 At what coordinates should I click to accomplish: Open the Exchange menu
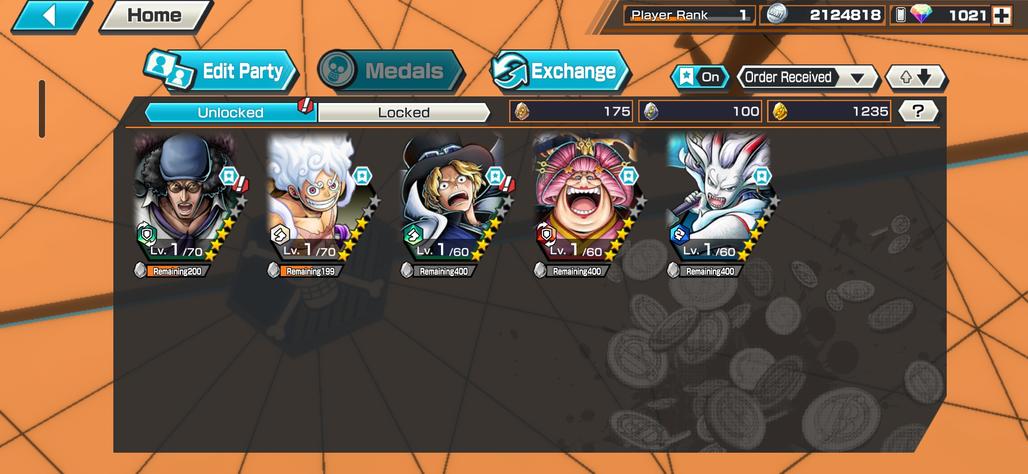(x=559, y=71)
